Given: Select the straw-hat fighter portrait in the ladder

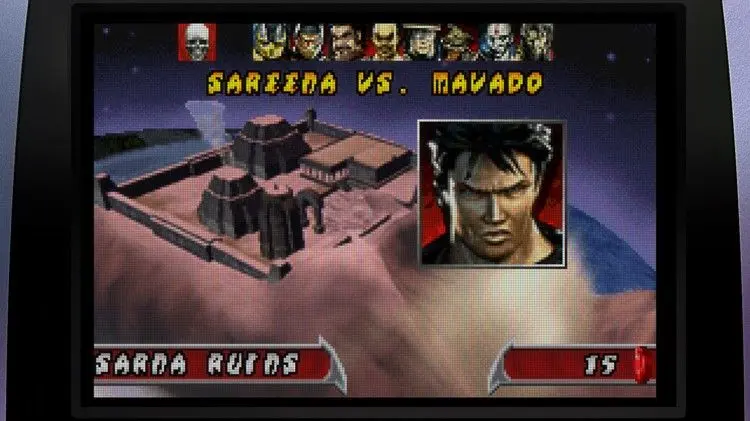Looking at the screenshot, I should tap(420, 42).
